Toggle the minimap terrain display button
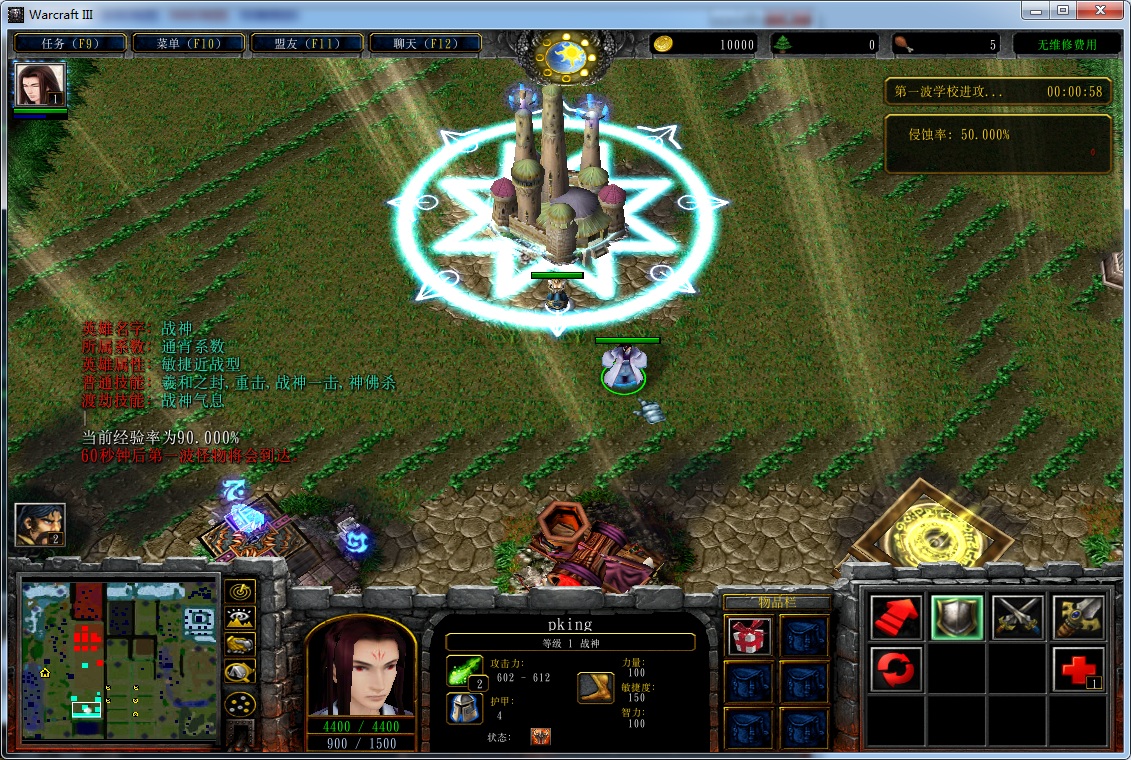Image resolution: width=1131 pixels, height=760 pixels. [240, 618]
